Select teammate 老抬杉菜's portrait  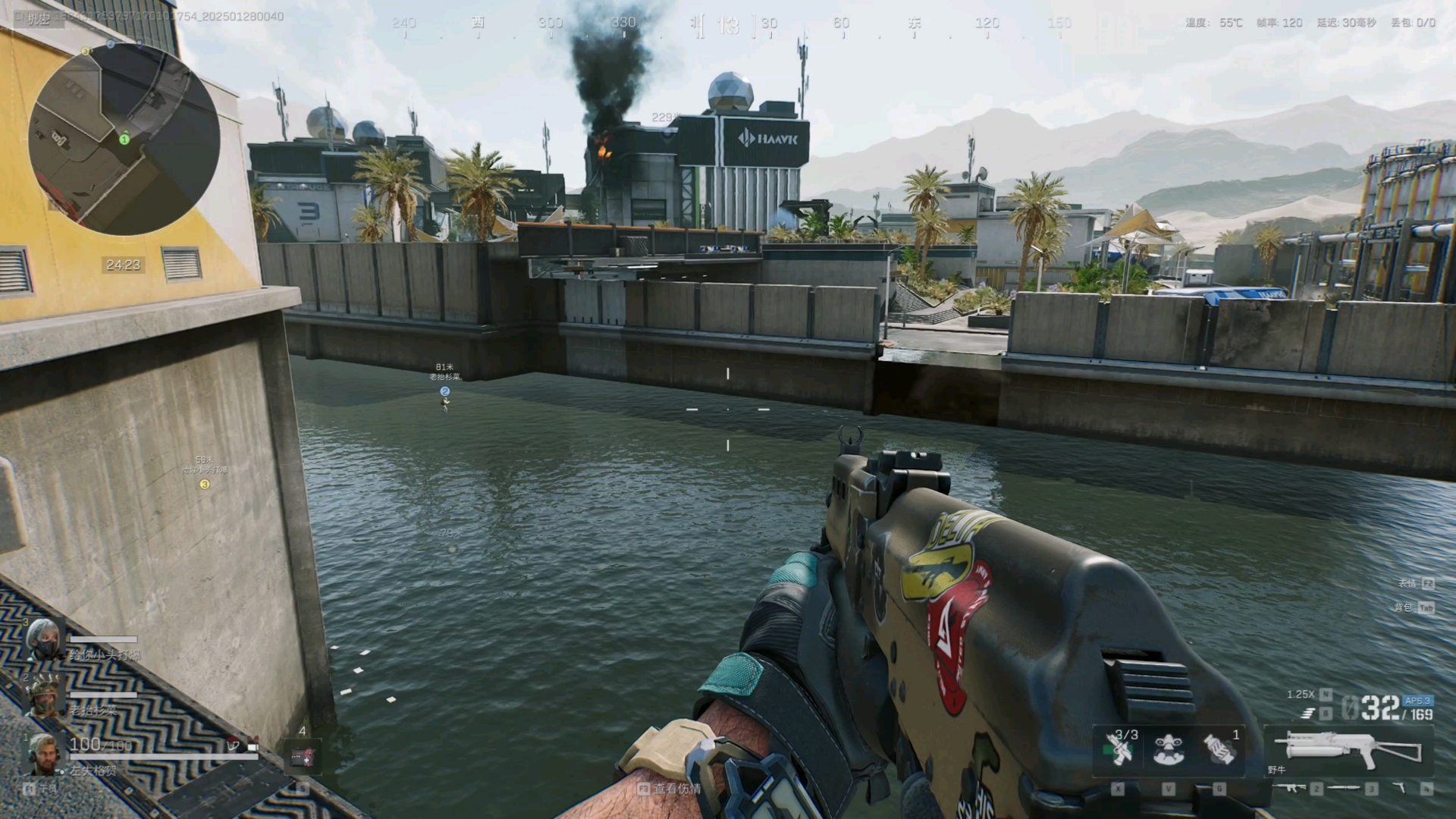(x=45, y=695)
